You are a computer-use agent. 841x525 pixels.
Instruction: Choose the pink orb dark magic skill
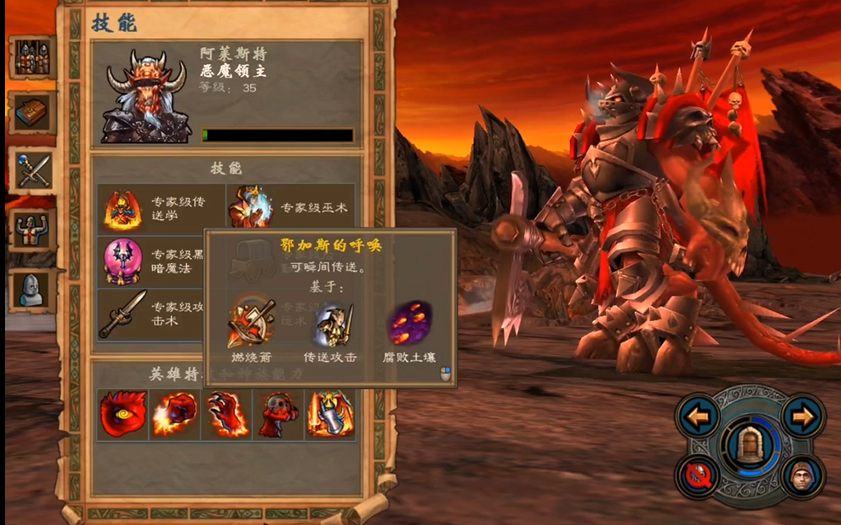pos(122,262)
